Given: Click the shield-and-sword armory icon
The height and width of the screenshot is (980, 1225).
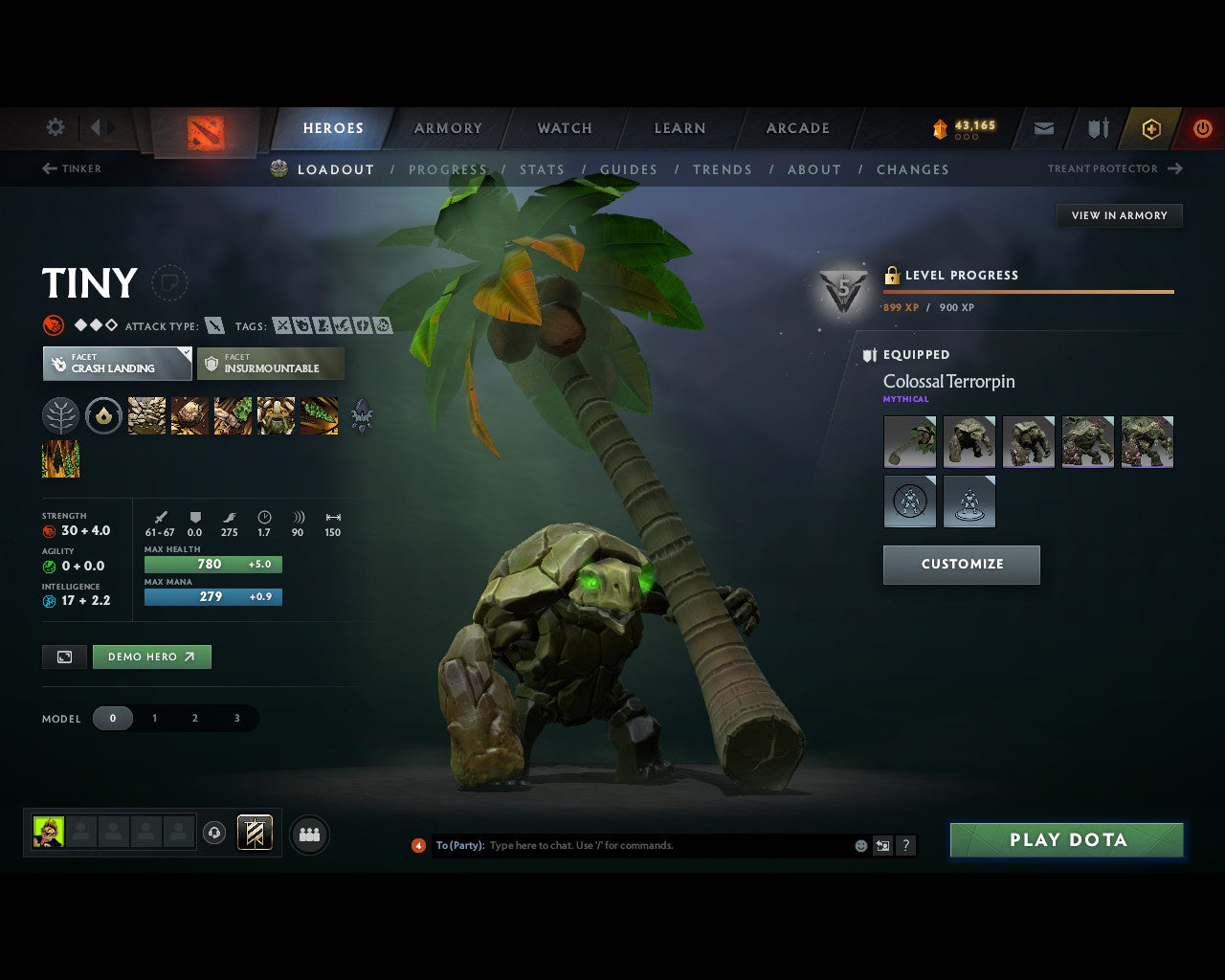Looking at the screenshot, I should (x=1097, y=128).
